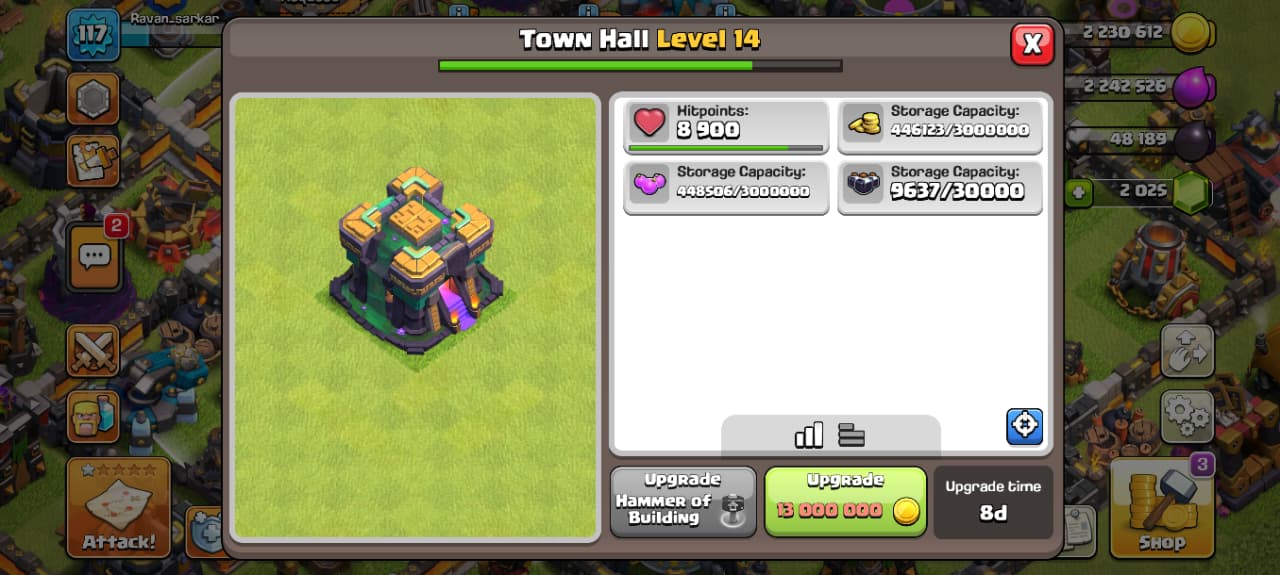Switch to the list view tab
Viewport: 1280px width, 575px height.
point(852,435)
